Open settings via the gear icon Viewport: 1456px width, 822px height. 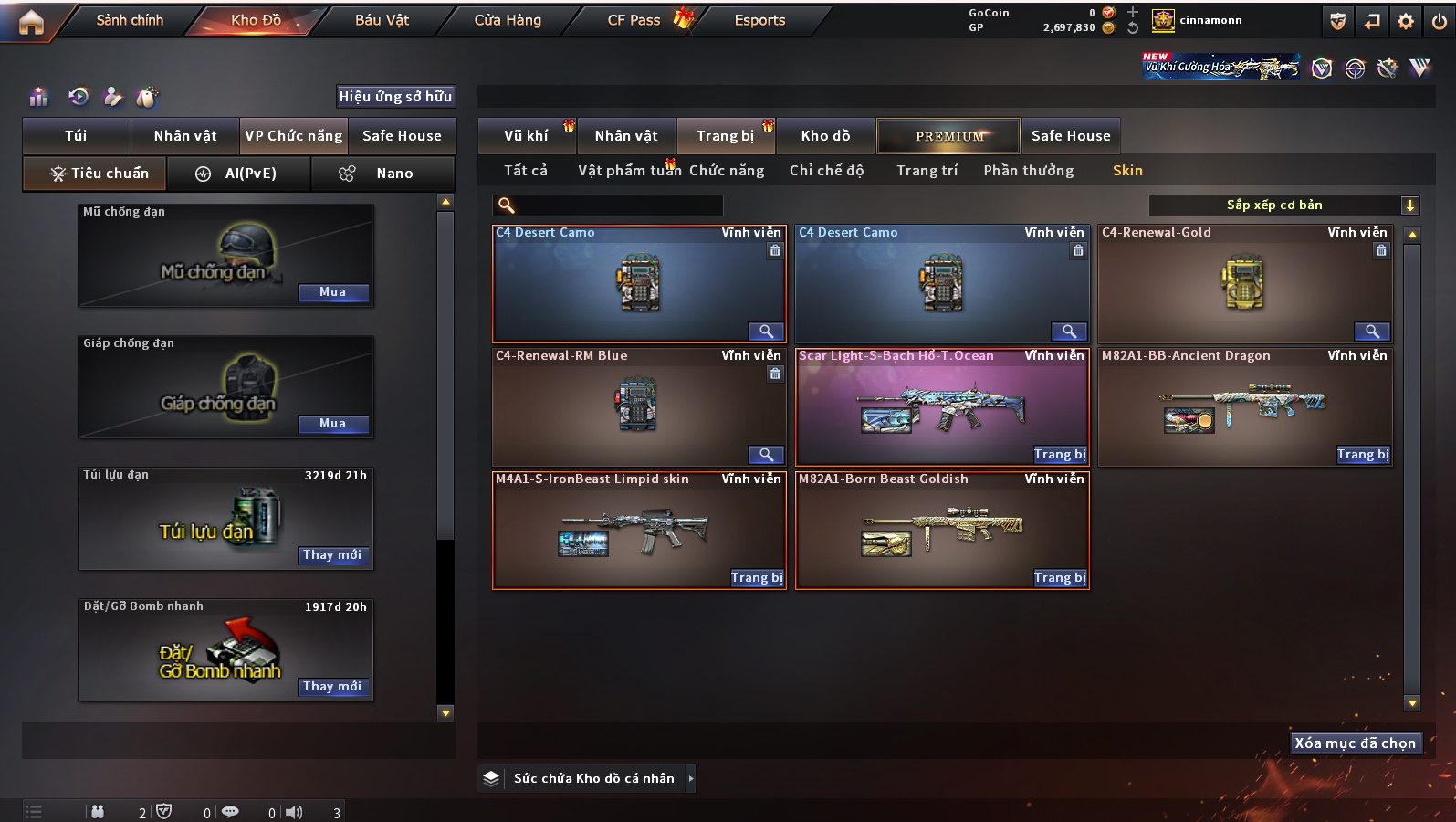pyautogui.click(x=1406, y=21)
